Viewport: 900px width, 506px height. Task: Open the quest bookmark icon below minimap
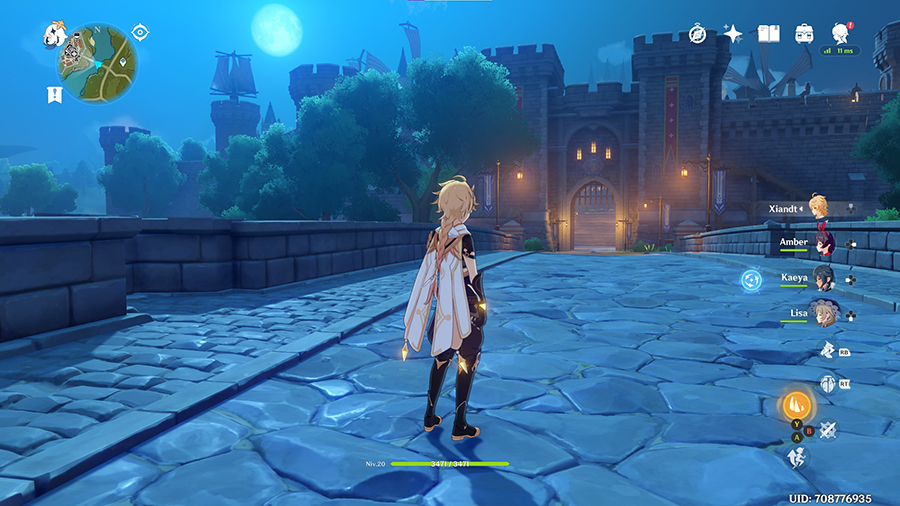(54, 94)
